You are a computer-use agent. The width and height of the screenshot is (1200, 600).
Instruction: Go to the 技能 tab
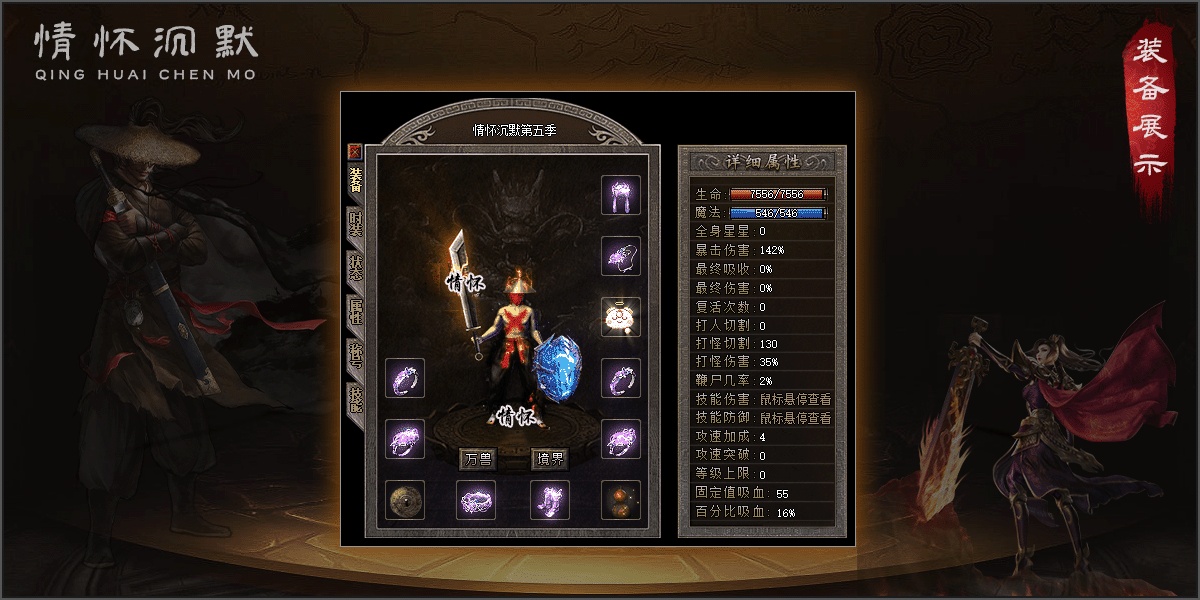click(355, 398)
